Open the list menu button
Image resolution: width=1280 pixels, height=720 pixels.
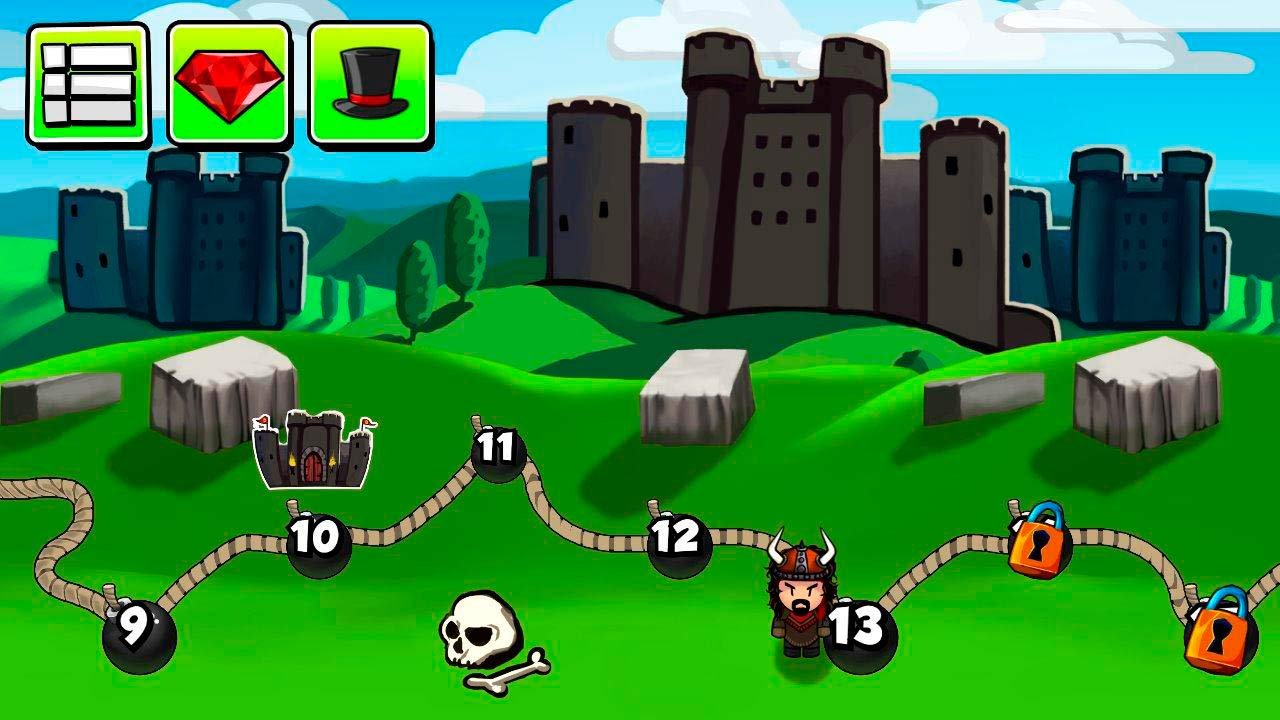tap(88, 85)
